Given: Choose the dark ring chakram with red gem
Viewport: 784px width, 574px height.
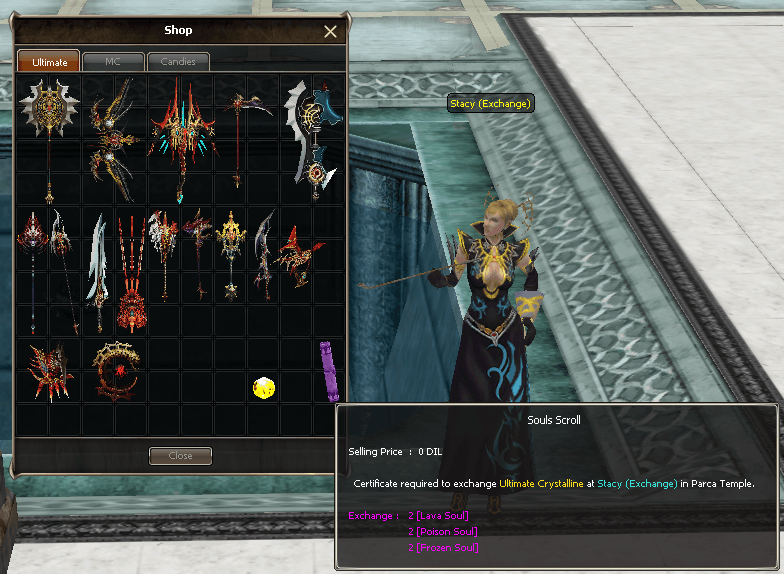Looking at the screenshot, I should 114,369.
